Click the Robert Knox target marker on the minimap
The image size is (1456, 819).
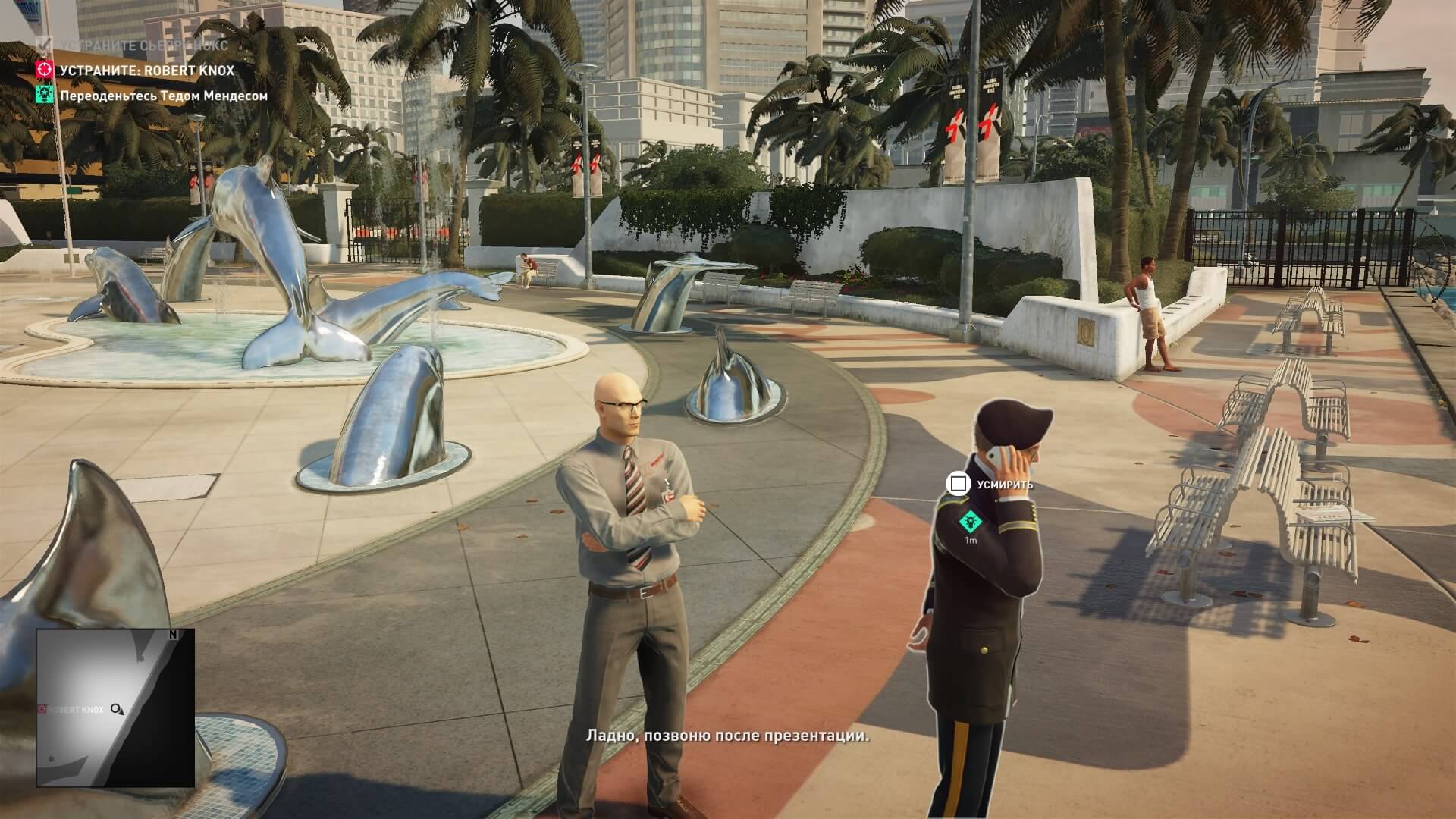44,709
